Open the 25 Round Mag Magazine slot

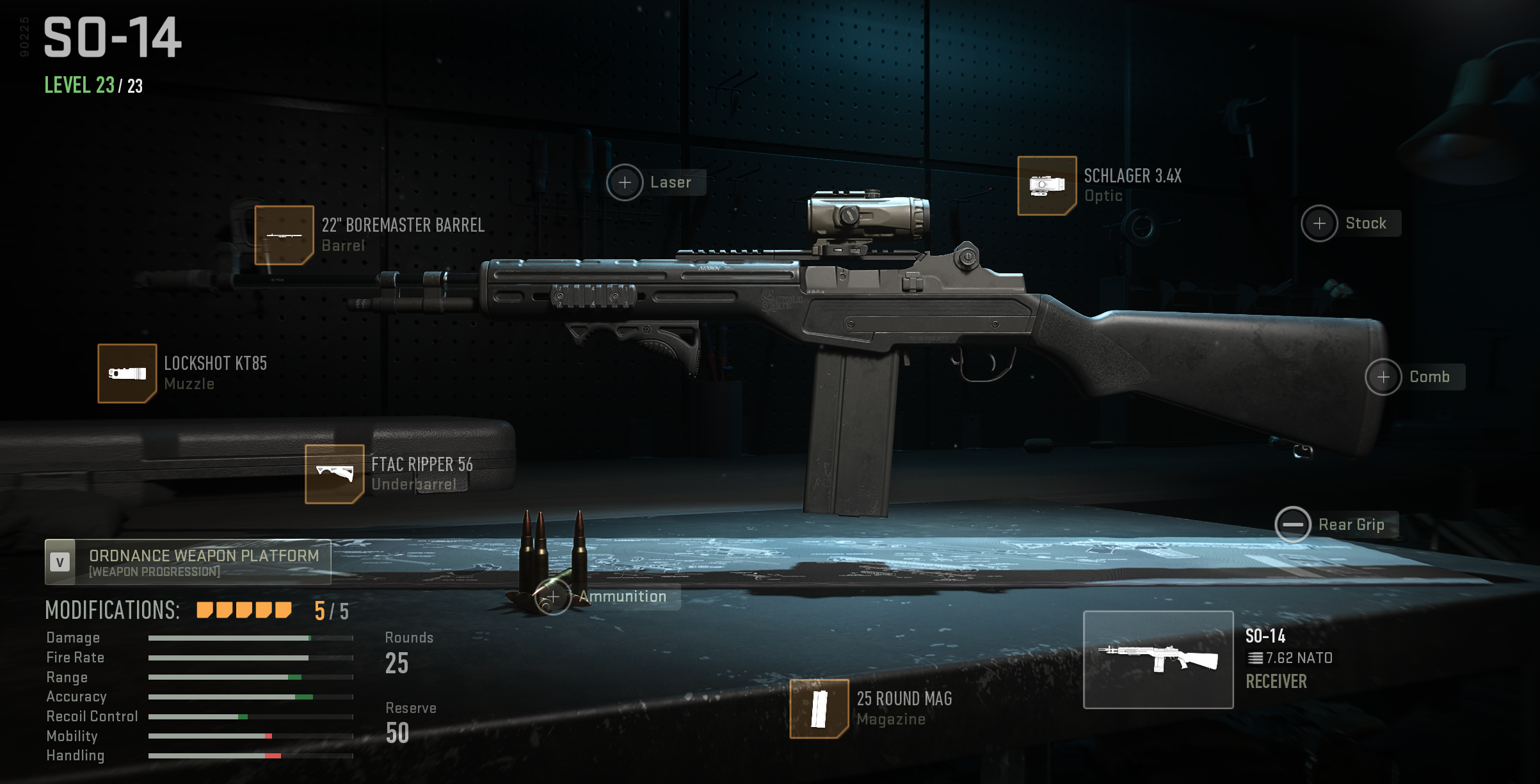click(819, 708)
